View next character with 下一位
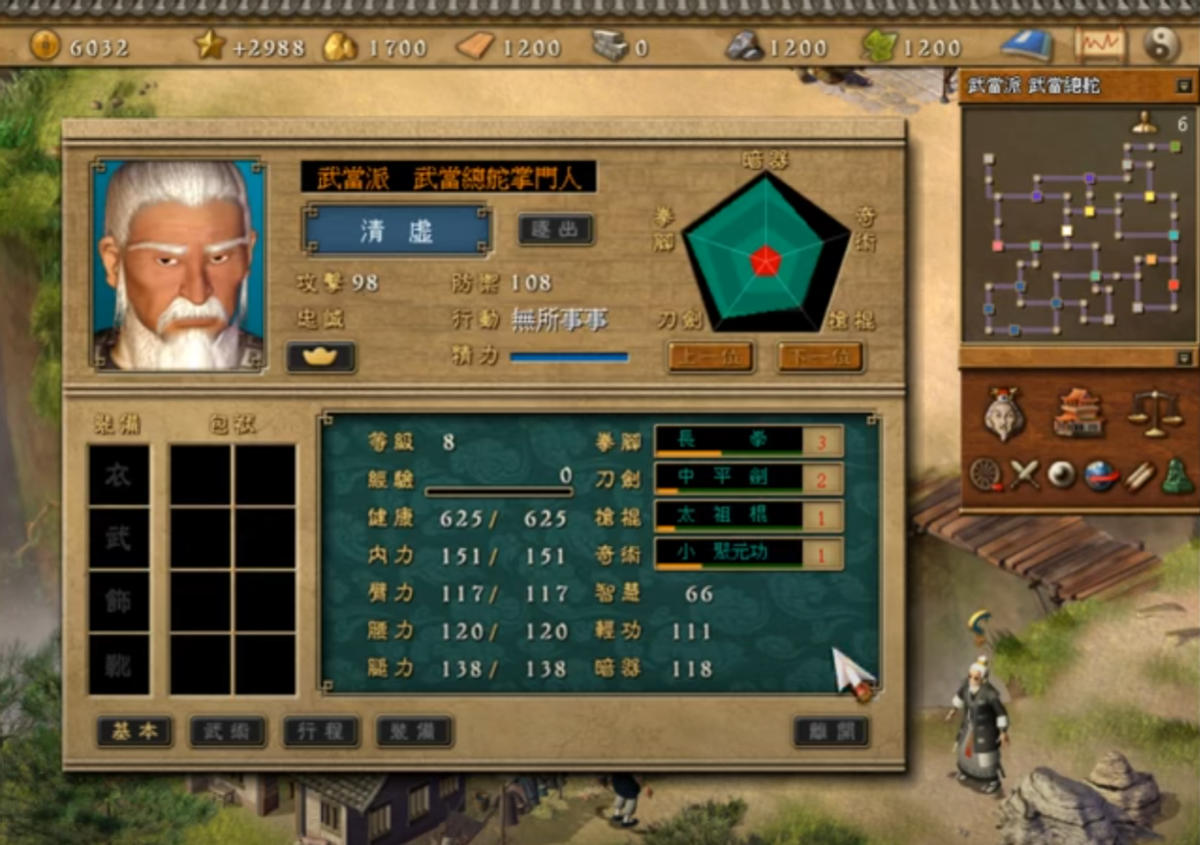This screenshot has height=845, width=1200. [x=820, y=357]
